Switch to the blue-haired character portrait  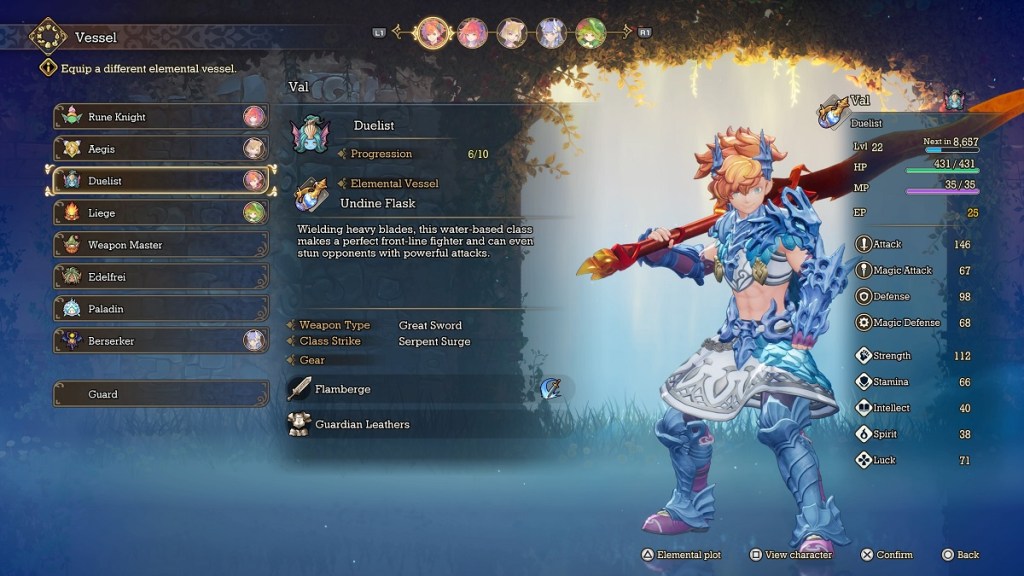(551, 33)
